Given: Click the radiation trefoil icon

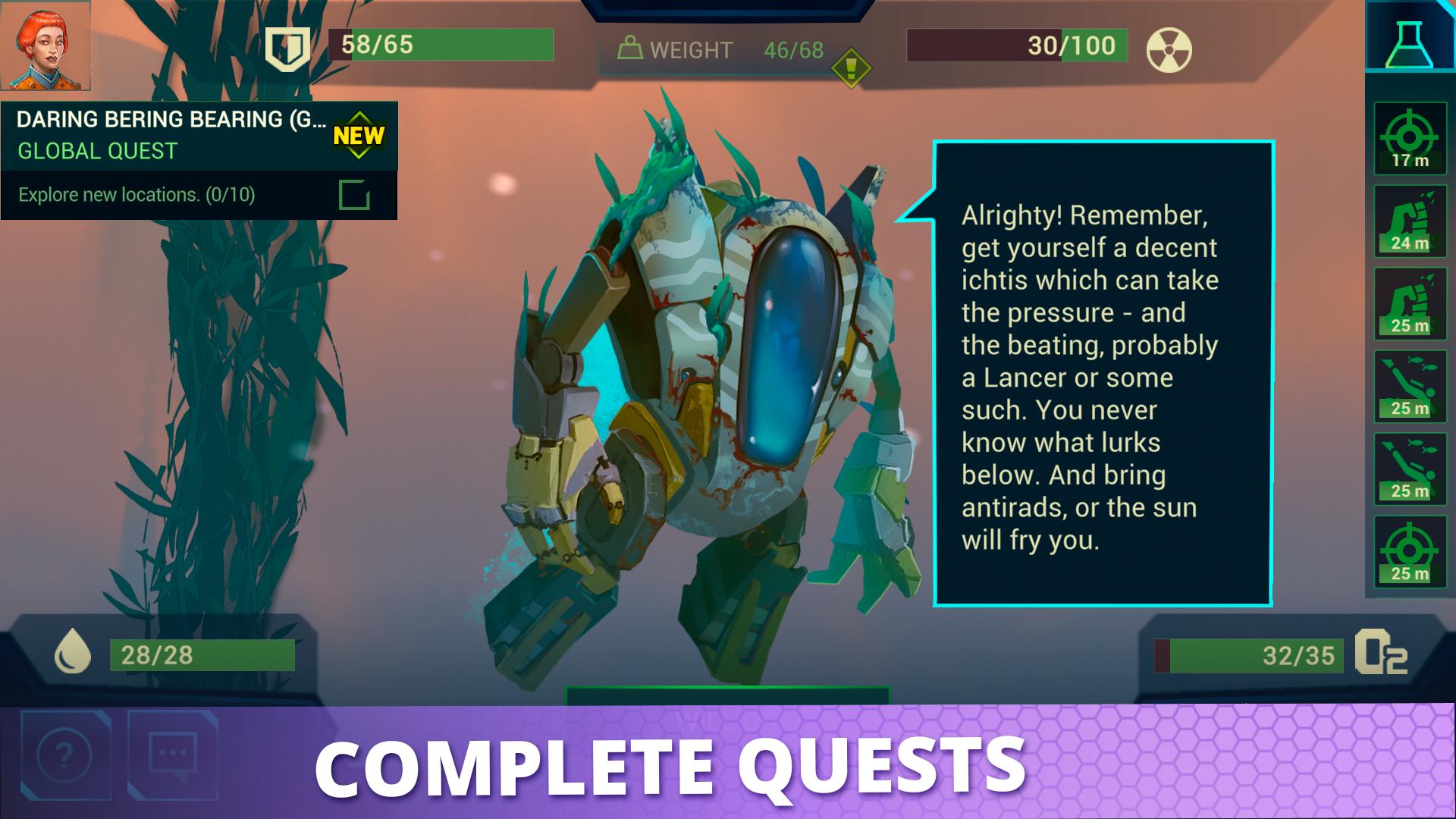Looking at the screenshot, I should click(x=1169, y=50).
